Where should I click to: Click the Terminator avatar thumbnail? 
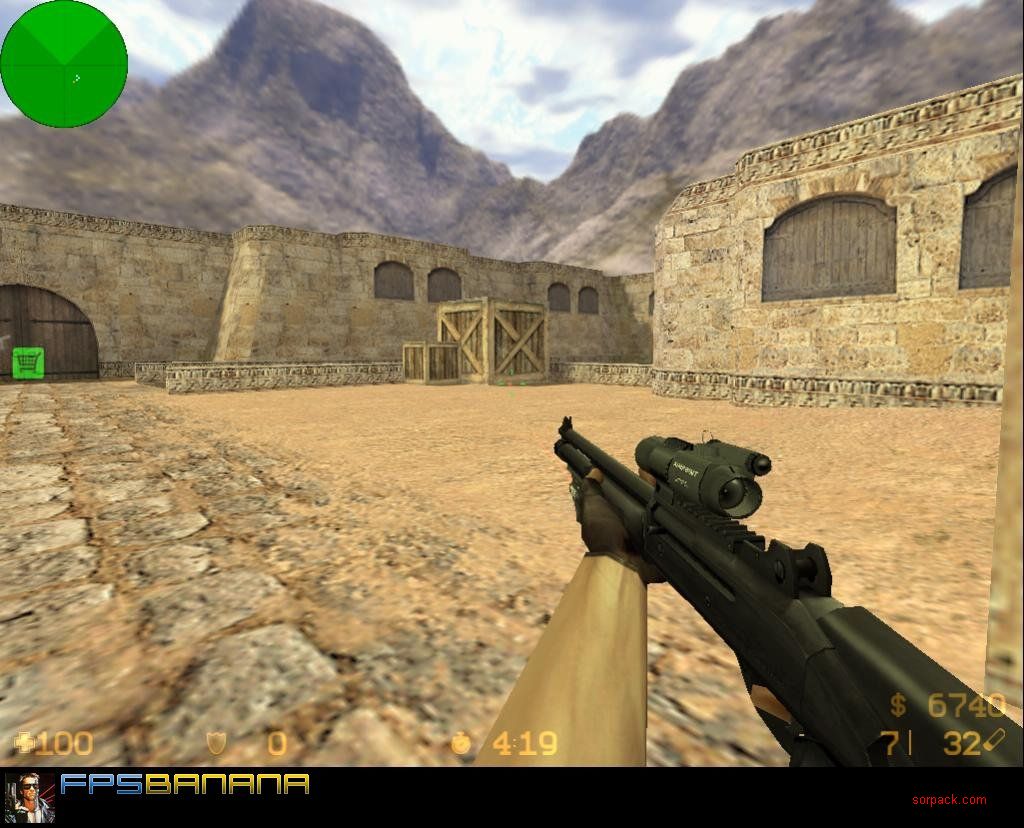(x=29, y=797)
